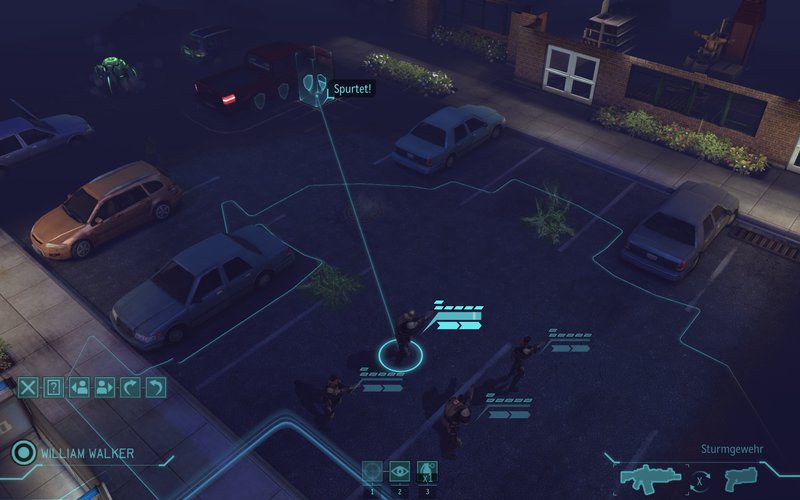800x500 pixels.
Task: Switch to the next soldier
Action: [104, 387]
